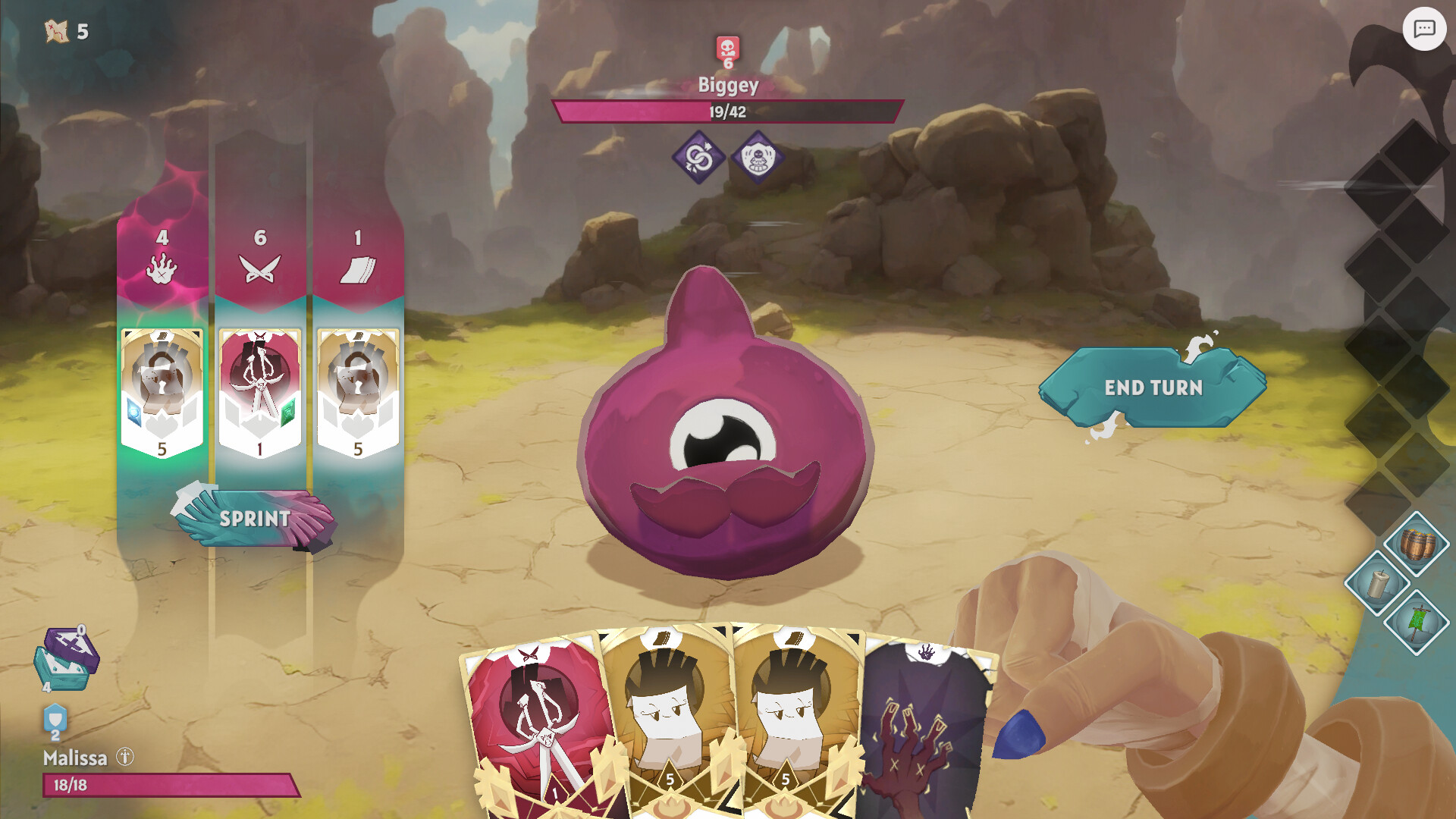Image resolution: width=1456 pixels, height=819 pixels.
Task: Inspect the barrels relic icon
Action: (1416, 544)
